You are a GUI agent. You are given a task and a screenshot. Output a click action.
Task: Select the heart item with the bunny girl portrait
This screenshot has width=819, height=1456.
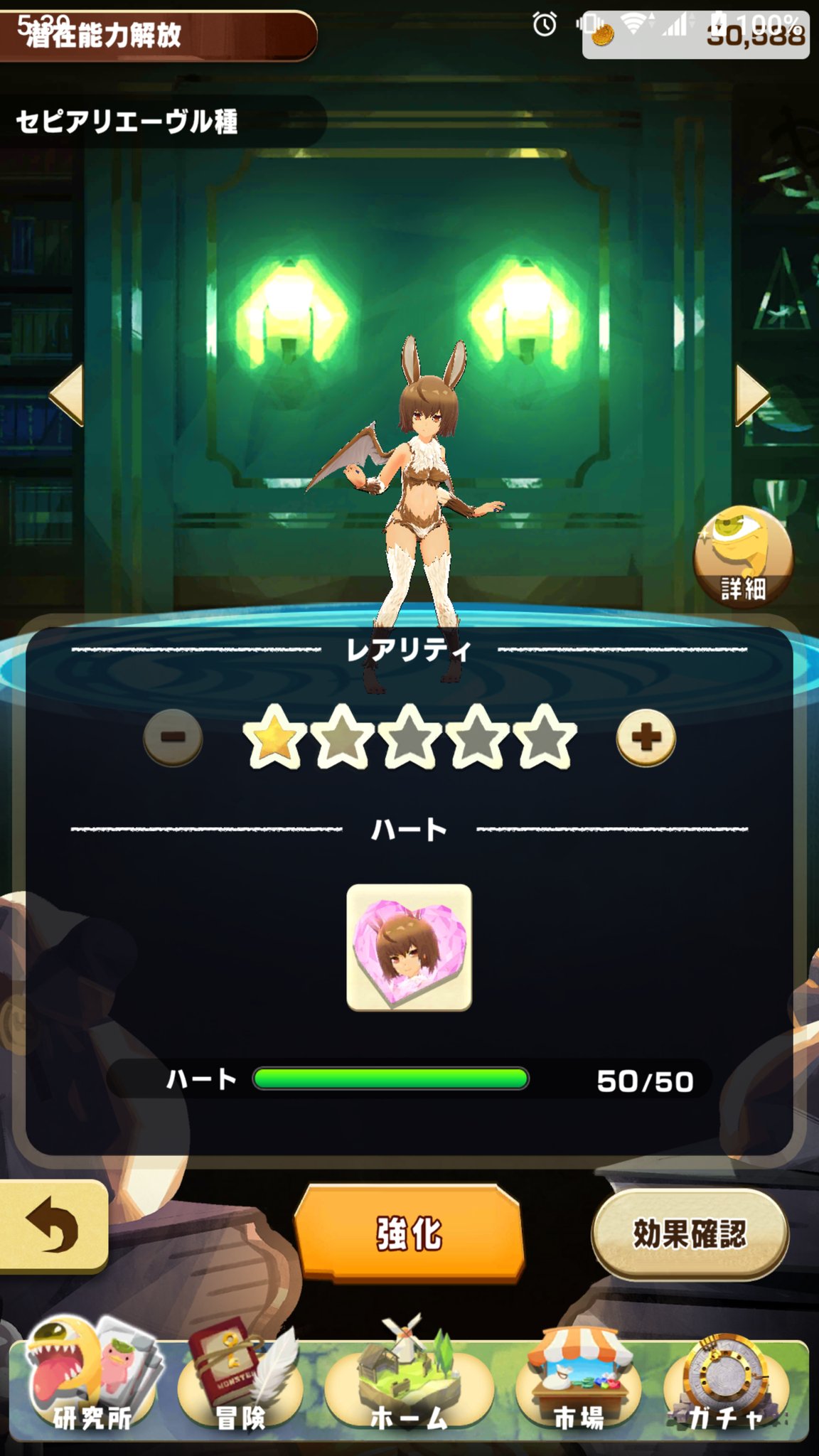tap(409, 947)
